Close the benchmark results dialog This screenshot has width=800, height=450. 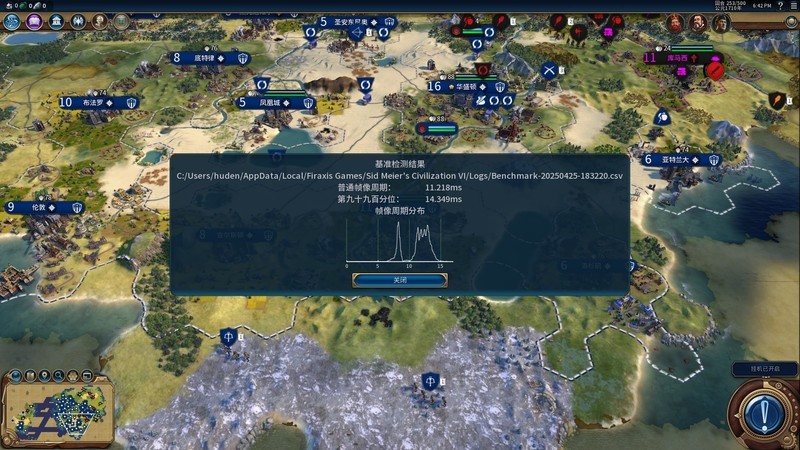(x=399, y=280)
